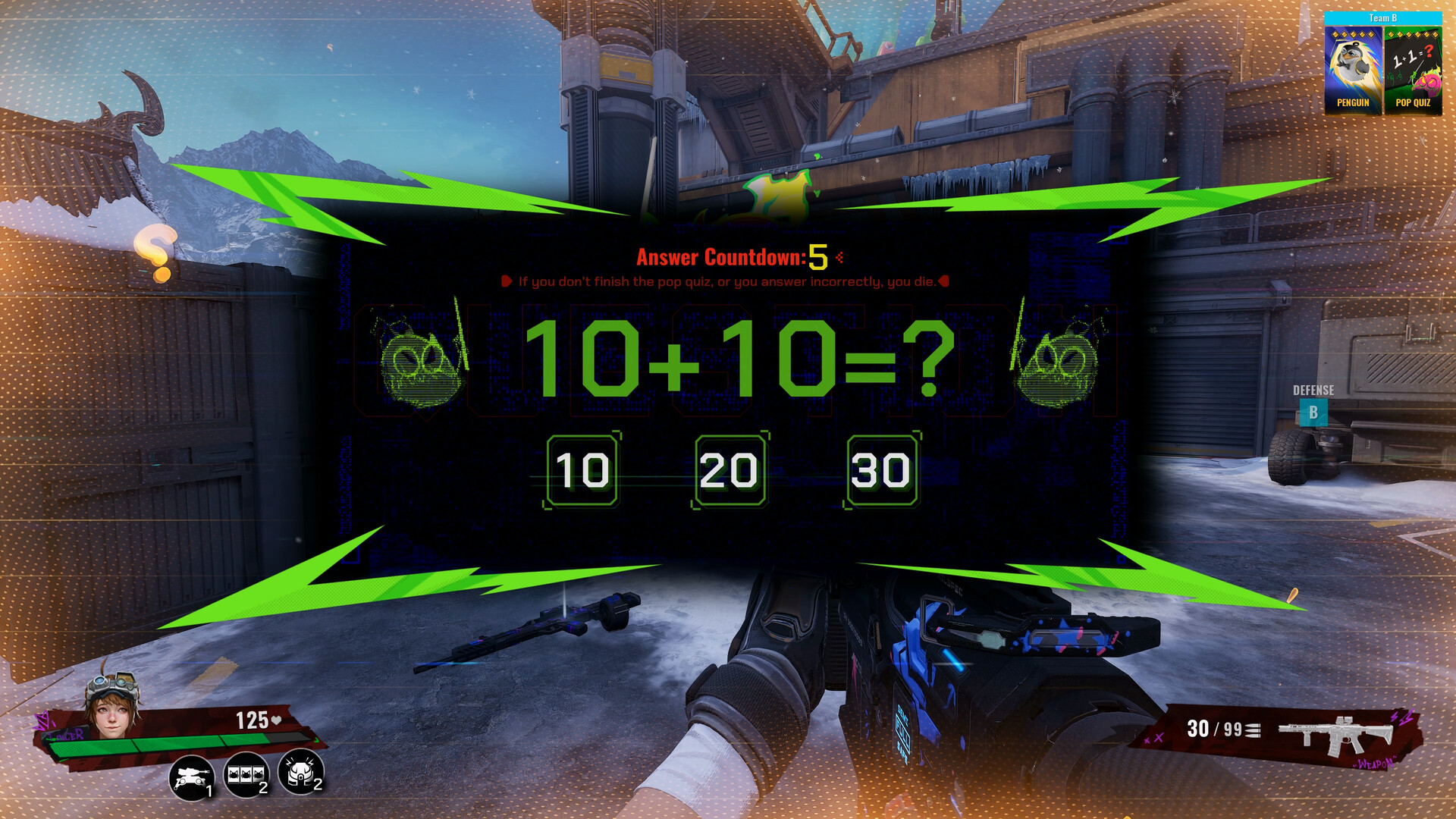
Task: Click the bullet ammo icon beside 30/99
Action: (1252, 728)
